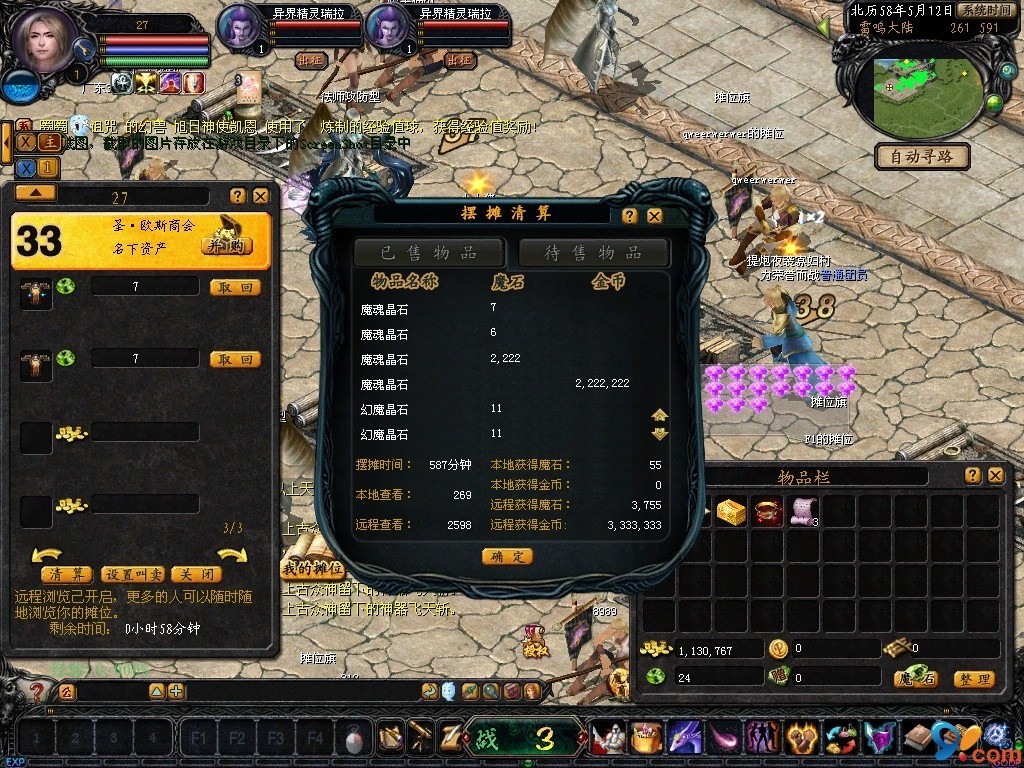Click the 系统时间 system time button

tap(984, 9)
